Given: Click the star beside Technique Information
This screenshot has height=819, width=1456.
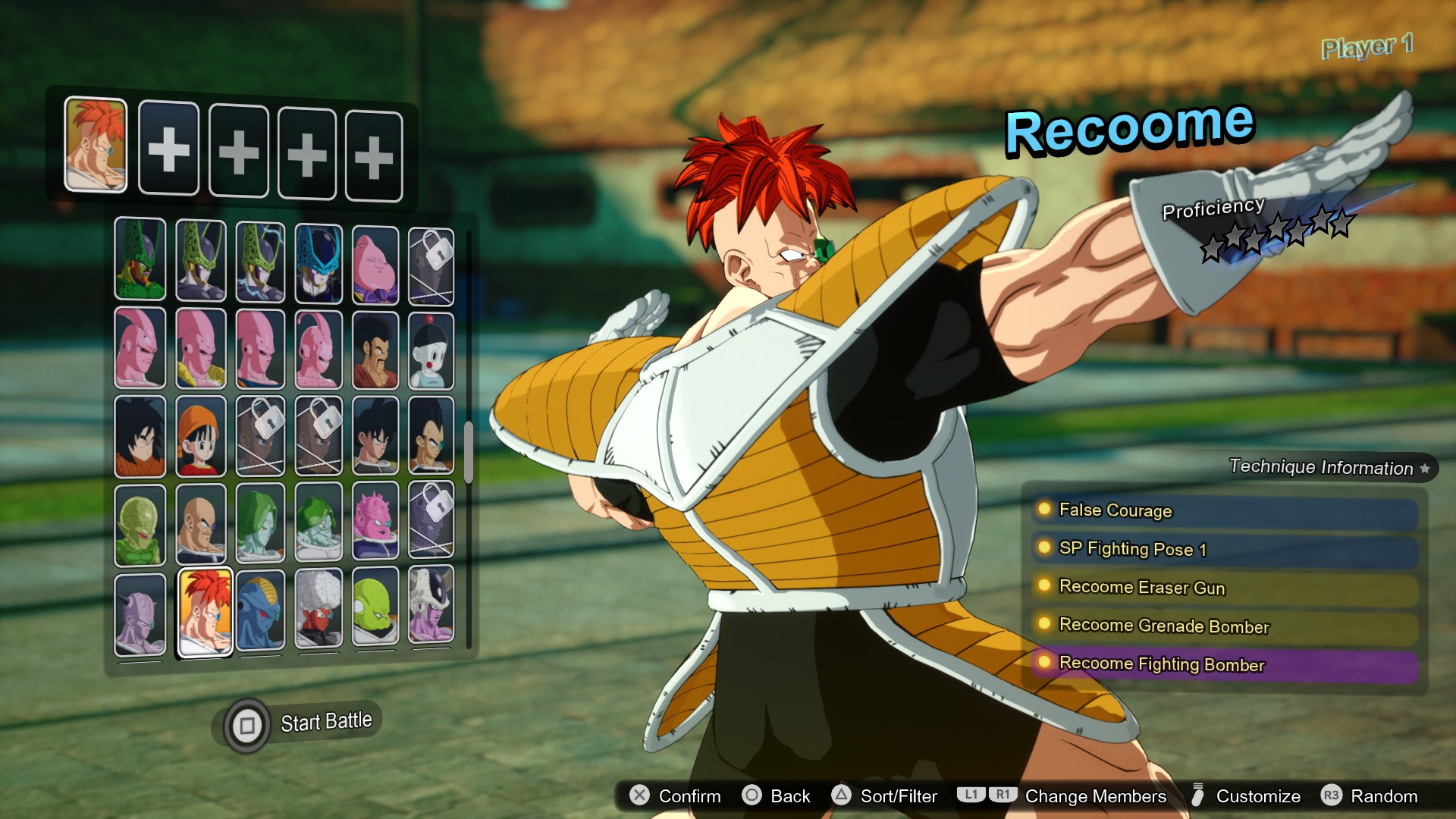Looking at the screenshot, I should [x=1427, y=468].
